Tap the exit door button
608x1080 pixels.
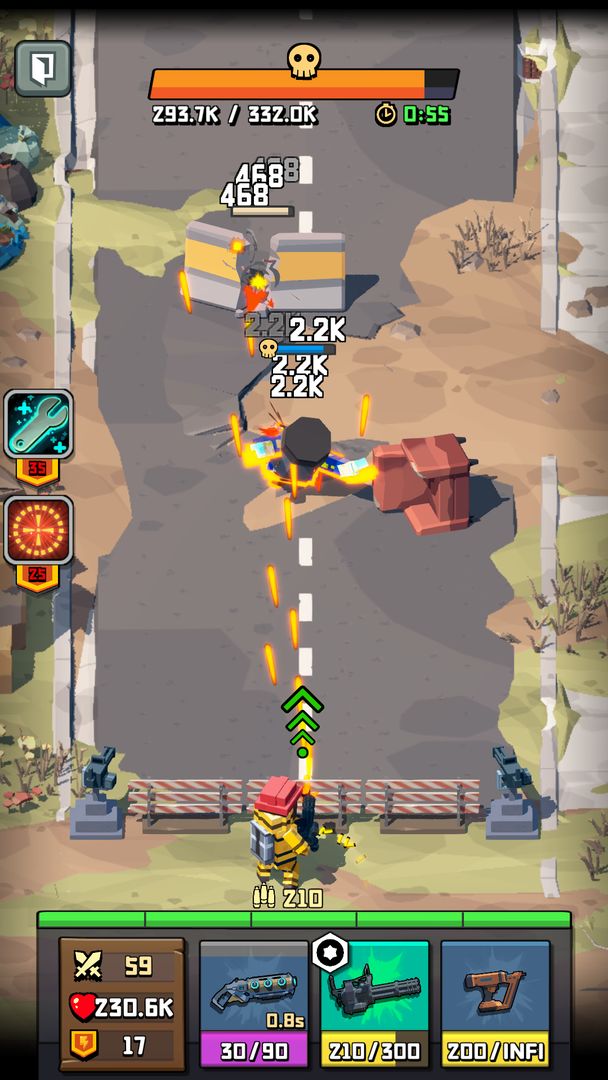coord(43,68)
